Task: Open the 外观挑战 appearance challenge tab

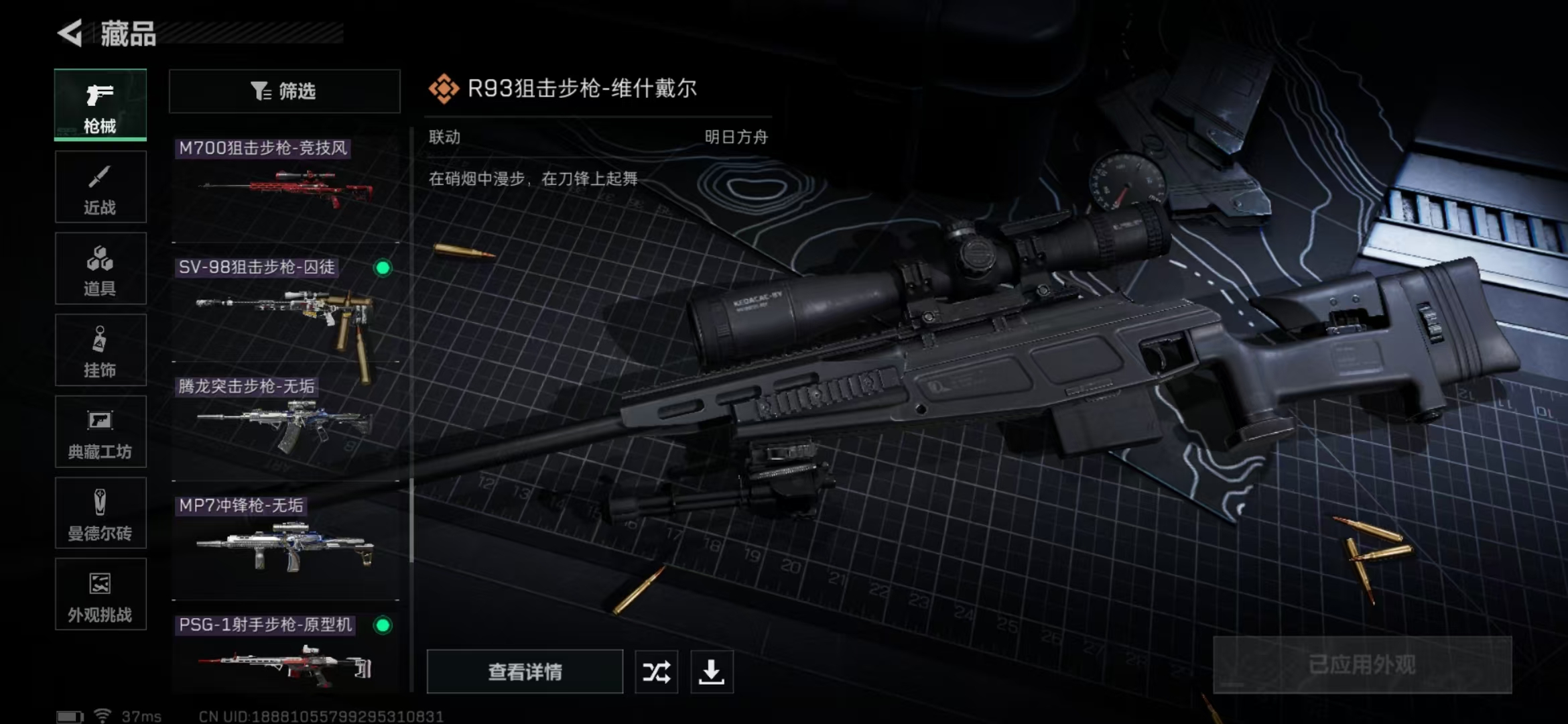Action: 101,595
